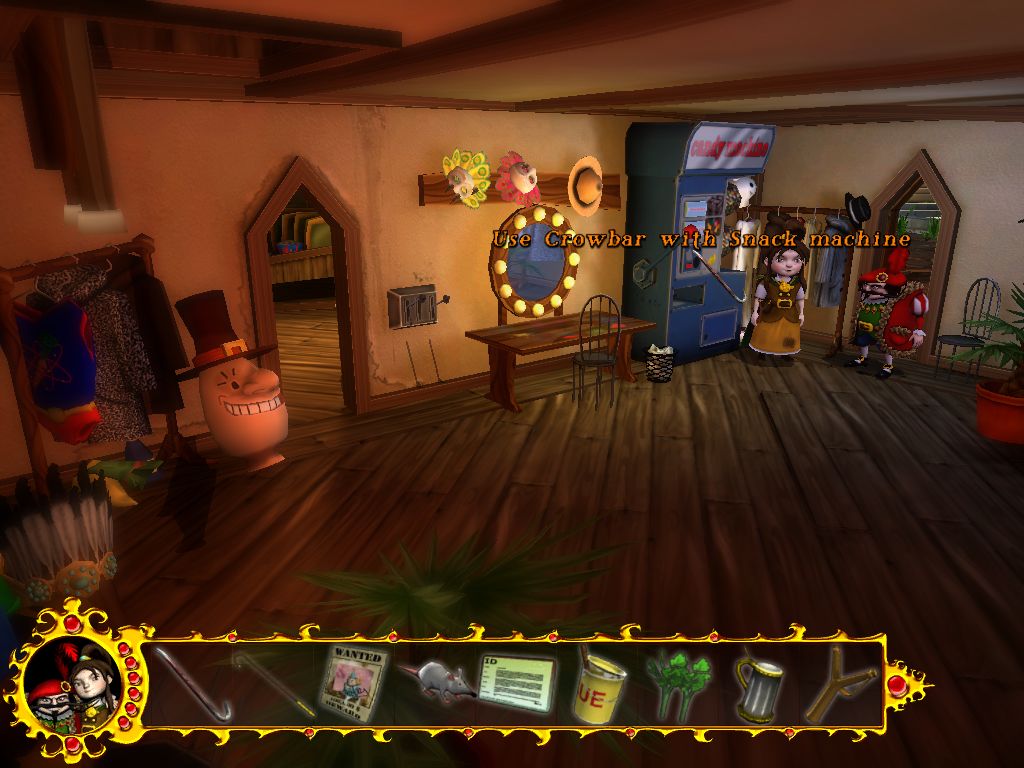
Task: Select the grey rat inventory item
Action: coord(434,682)
